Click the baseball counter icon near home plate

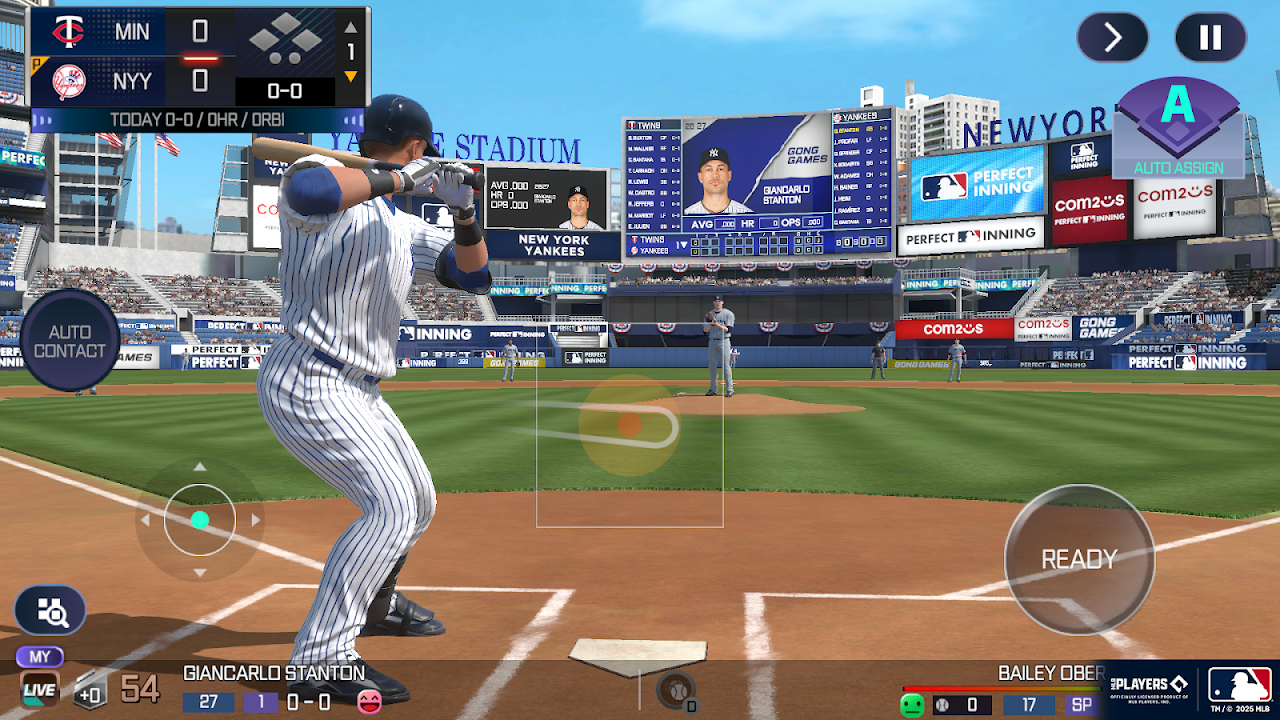677,690
